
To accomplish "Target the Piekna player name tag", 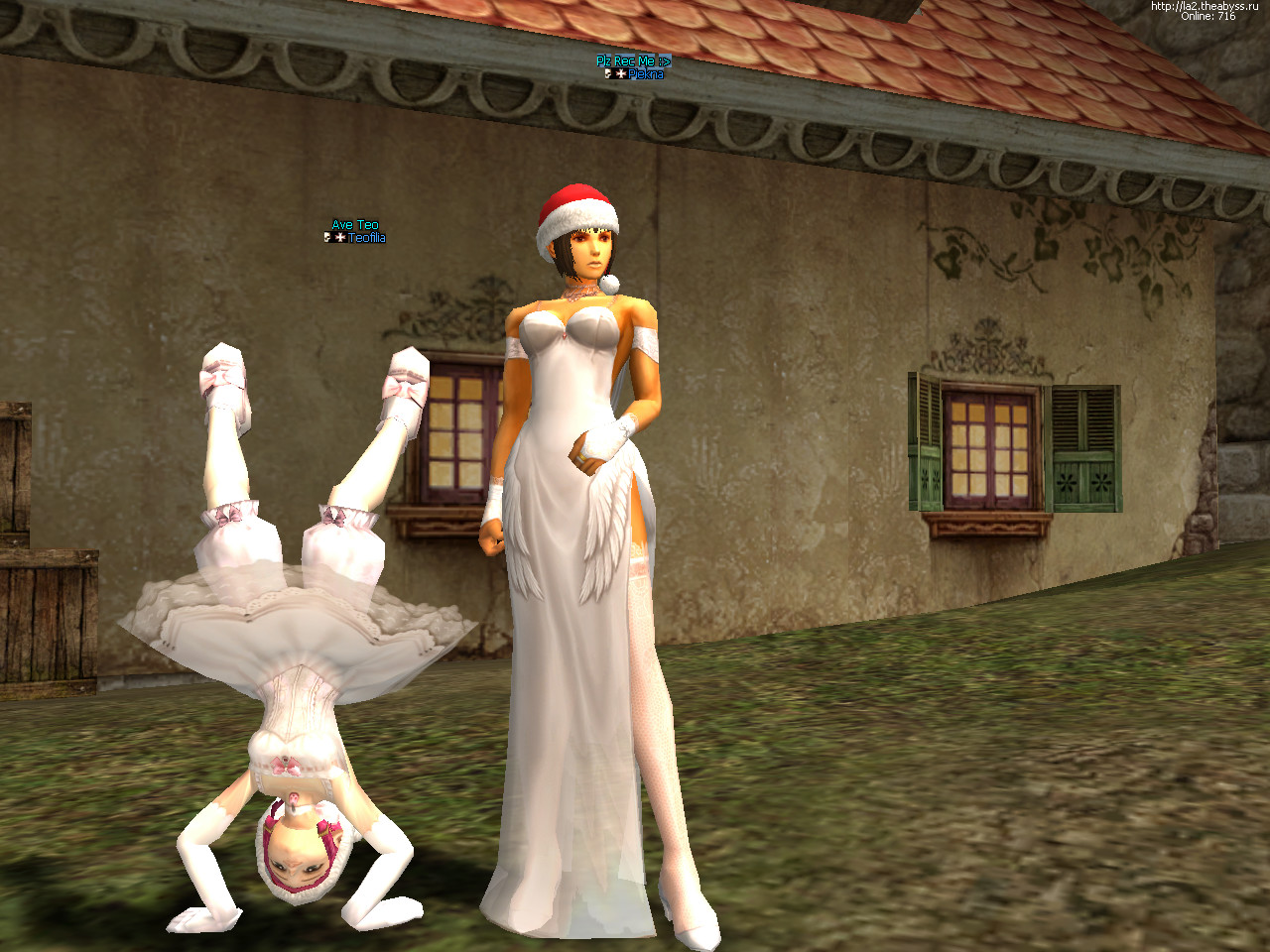I will pos(645,74).
